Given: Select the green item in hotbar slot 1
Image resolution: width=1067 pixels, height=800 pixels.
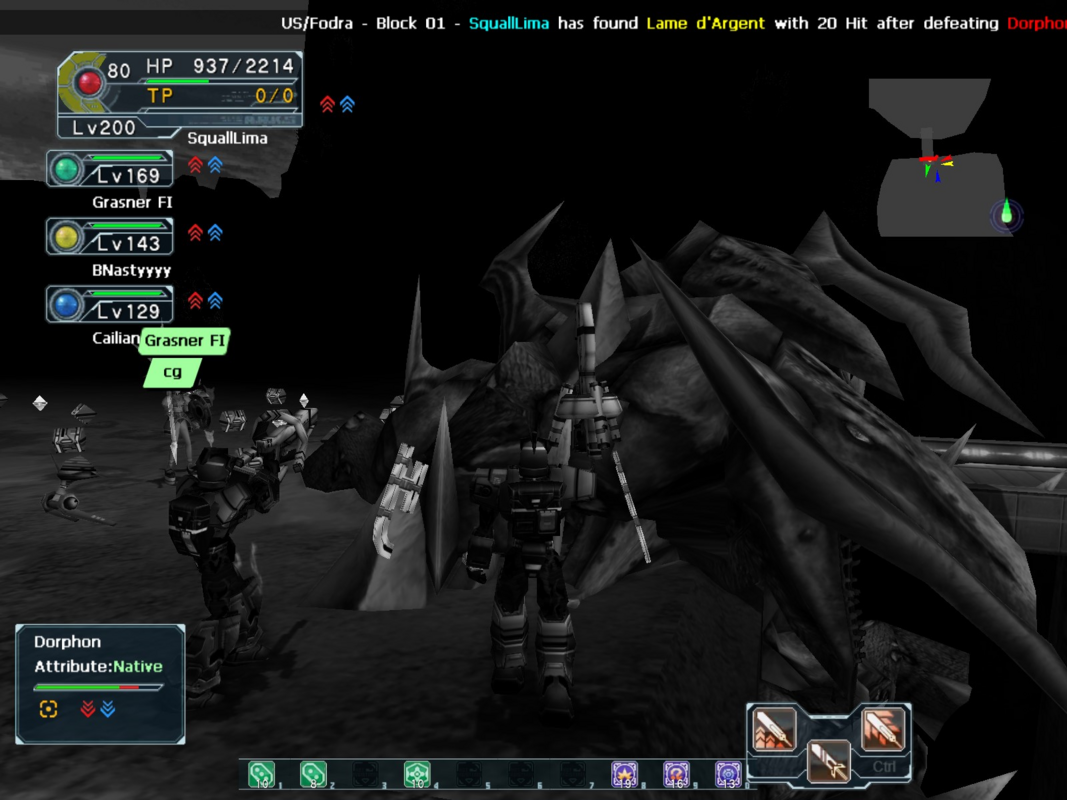Looking at the screenshot, I should (x=261, y=774).
